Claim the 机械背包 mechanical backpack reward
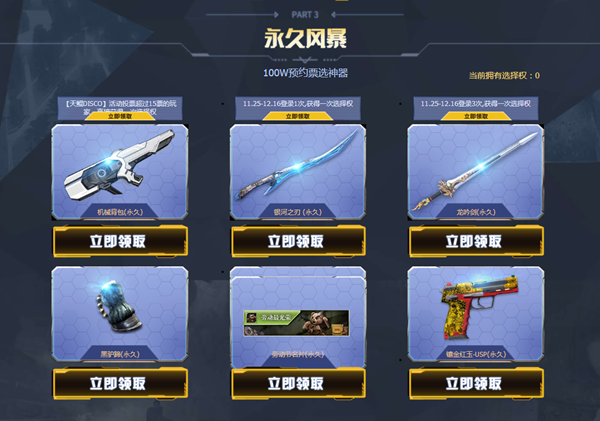This screenshot has width=600, height=421. [118, 241]
